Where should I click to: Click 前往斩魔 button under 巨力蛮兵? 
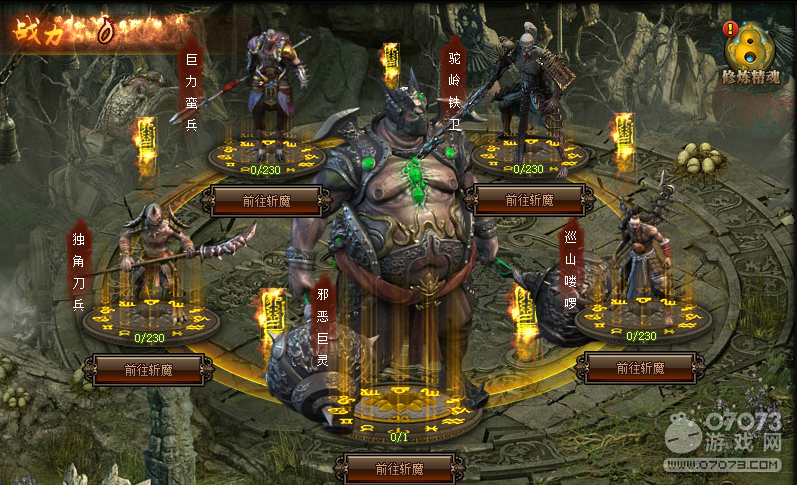pyautogui.click(x=266, y=200)
